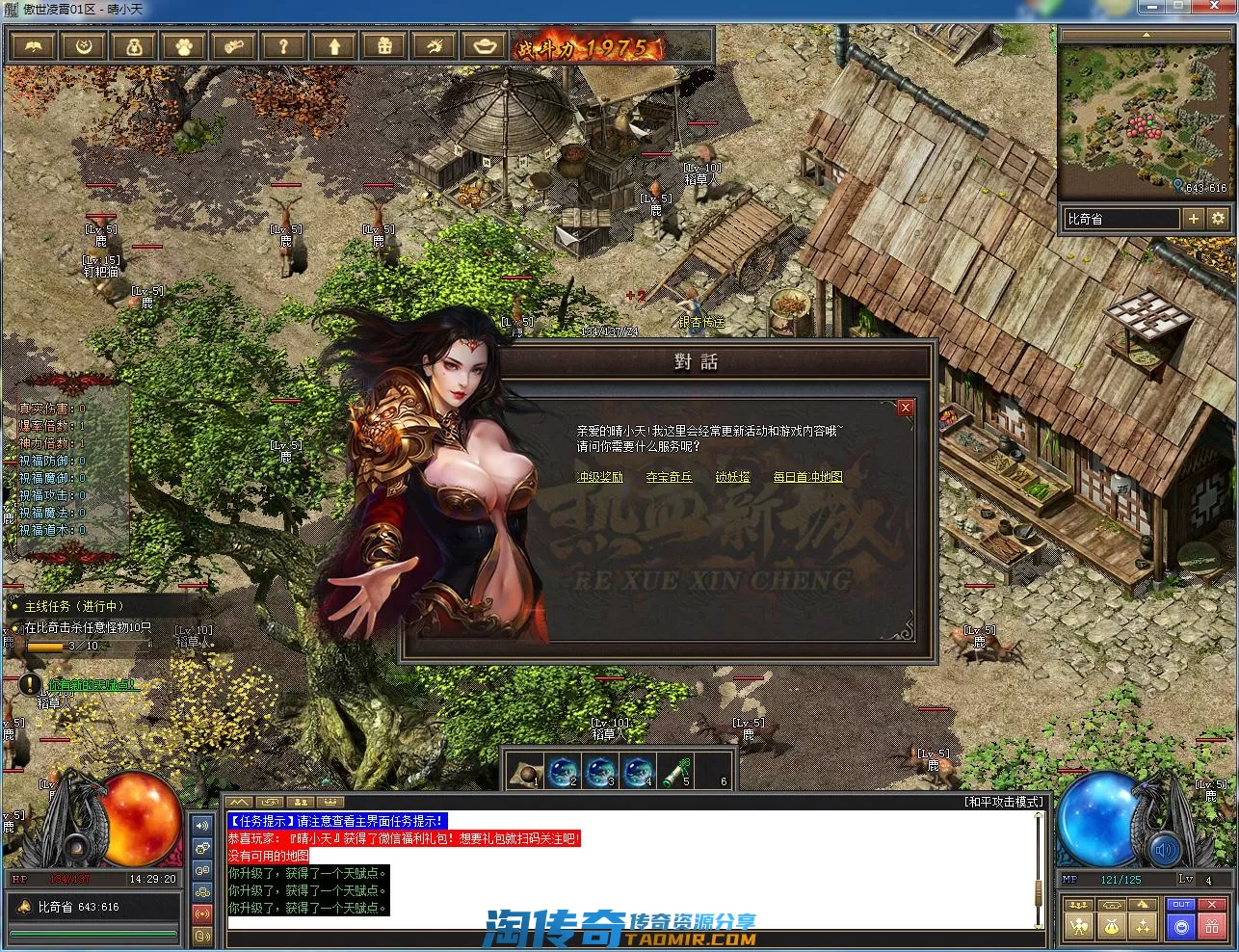Select the 夺宝奇兵 dialogue link

(x=669, y=477)
